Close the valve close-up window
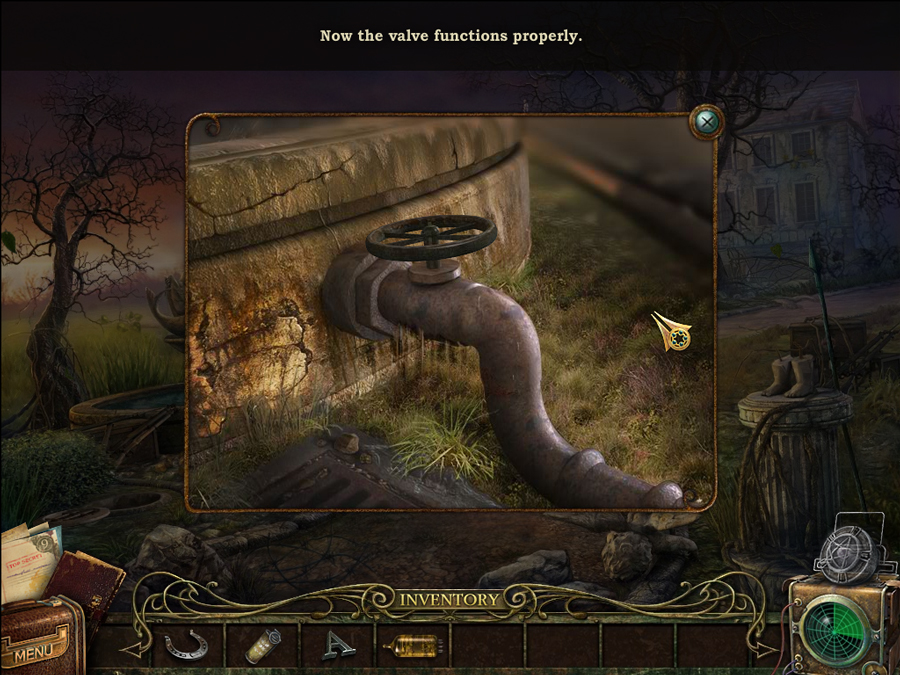 (x=707, y=122)
